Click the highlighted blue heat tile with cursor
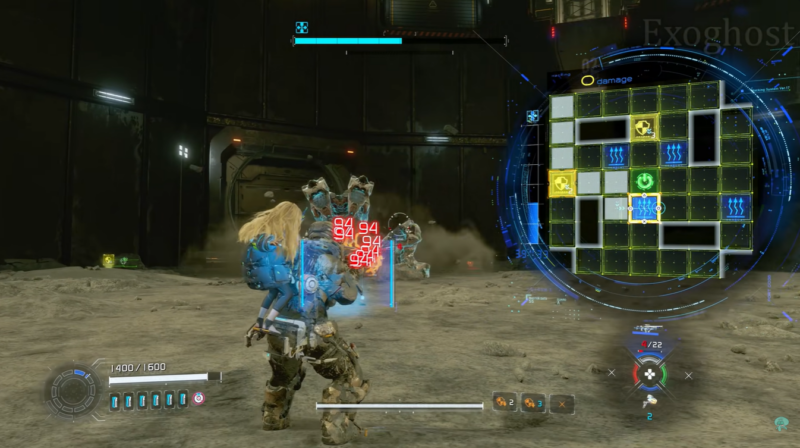This screenshot has height=448, width=800. coord(645,209)
